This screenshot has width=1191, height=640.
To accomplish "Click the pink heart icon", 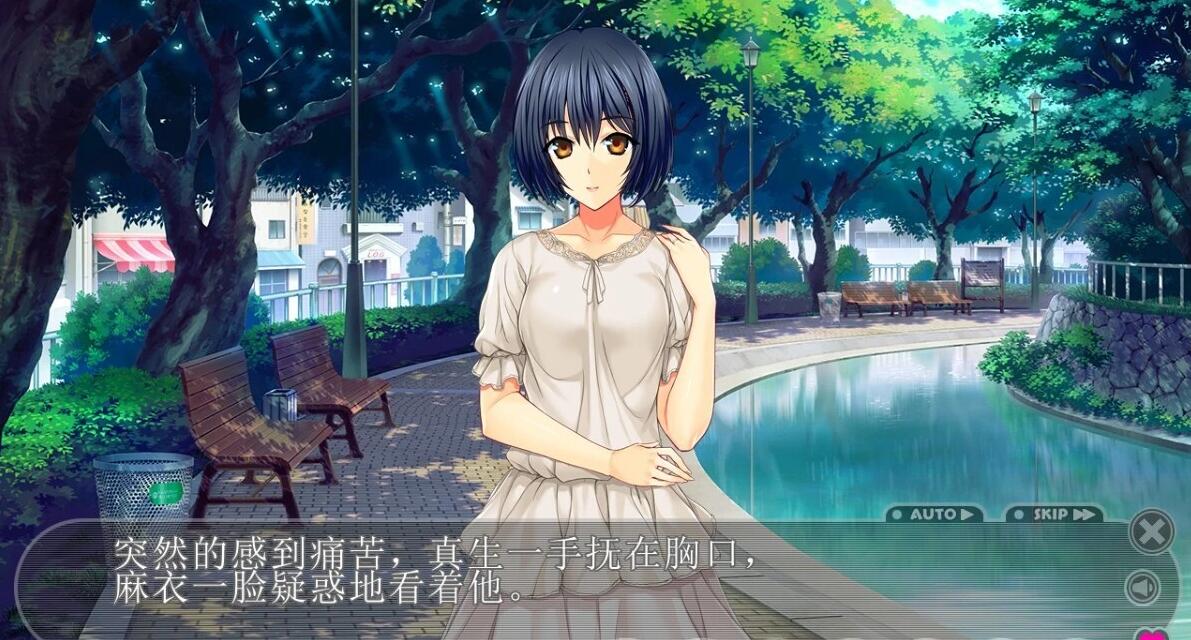I will (x=1151, y=634).
